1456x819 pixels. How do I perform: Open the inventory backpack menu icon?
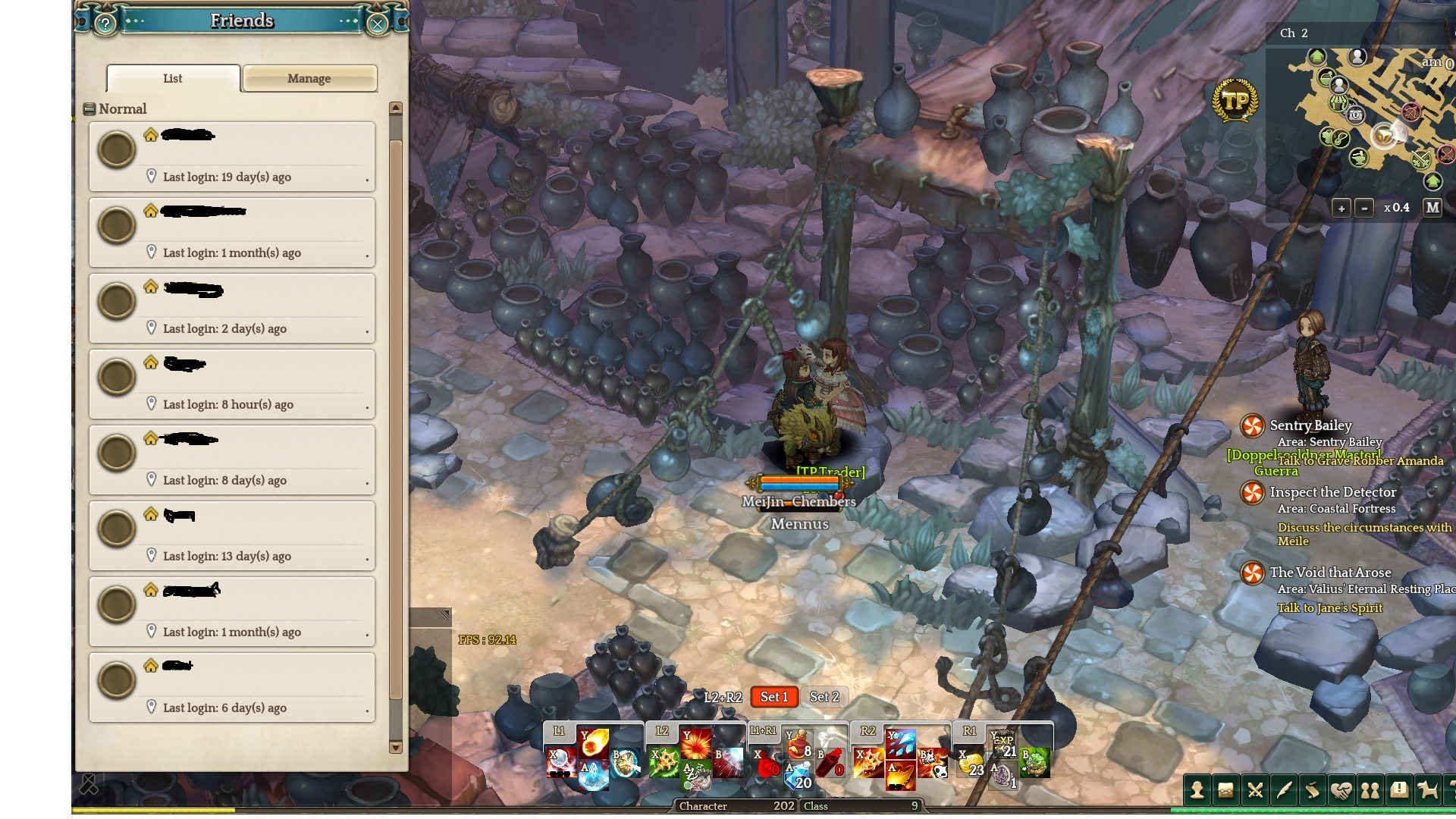tap(1226, 791)
